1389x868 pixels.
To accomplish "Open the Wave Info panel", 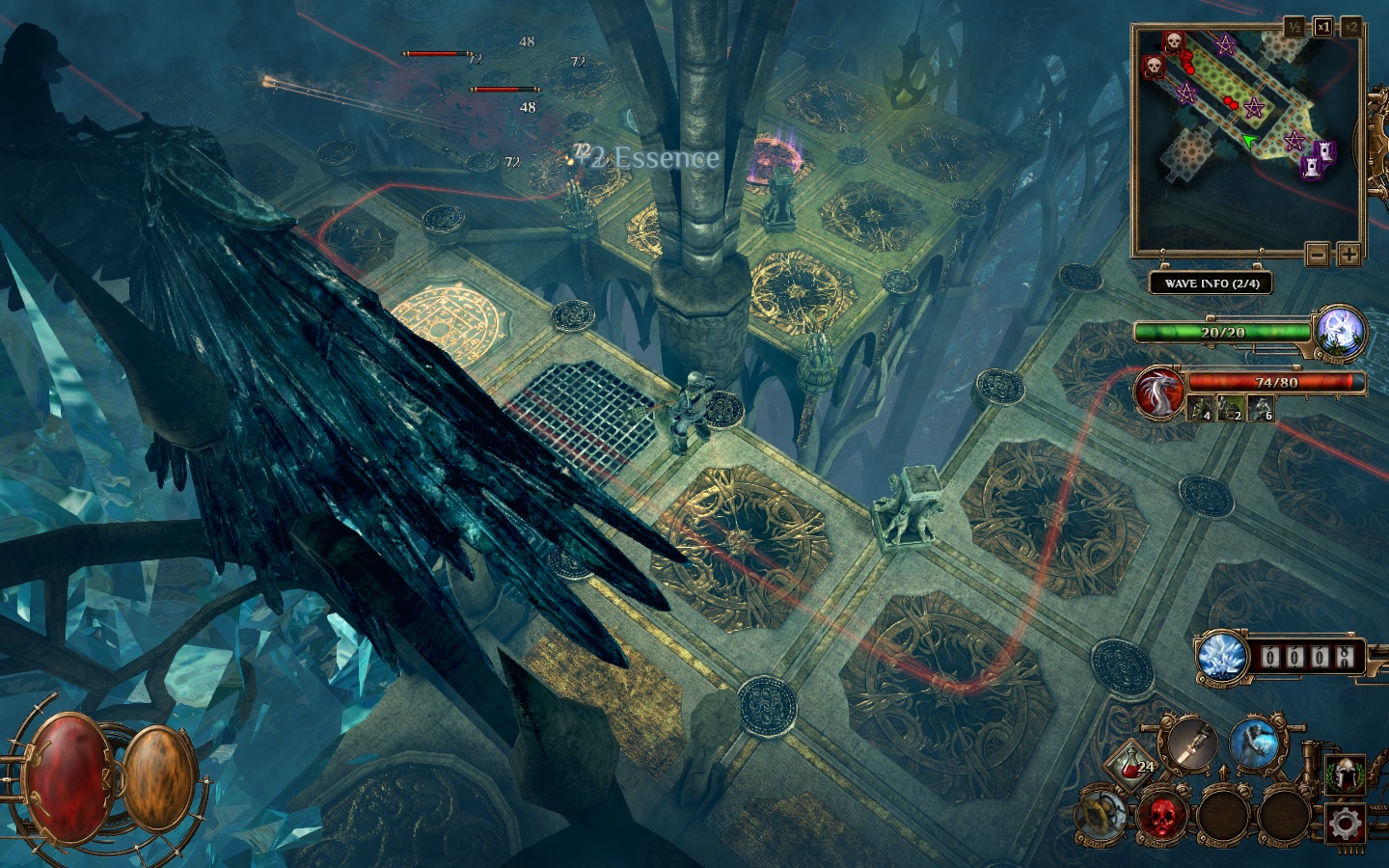I will pyautogui.click(x=1211, y=284).
